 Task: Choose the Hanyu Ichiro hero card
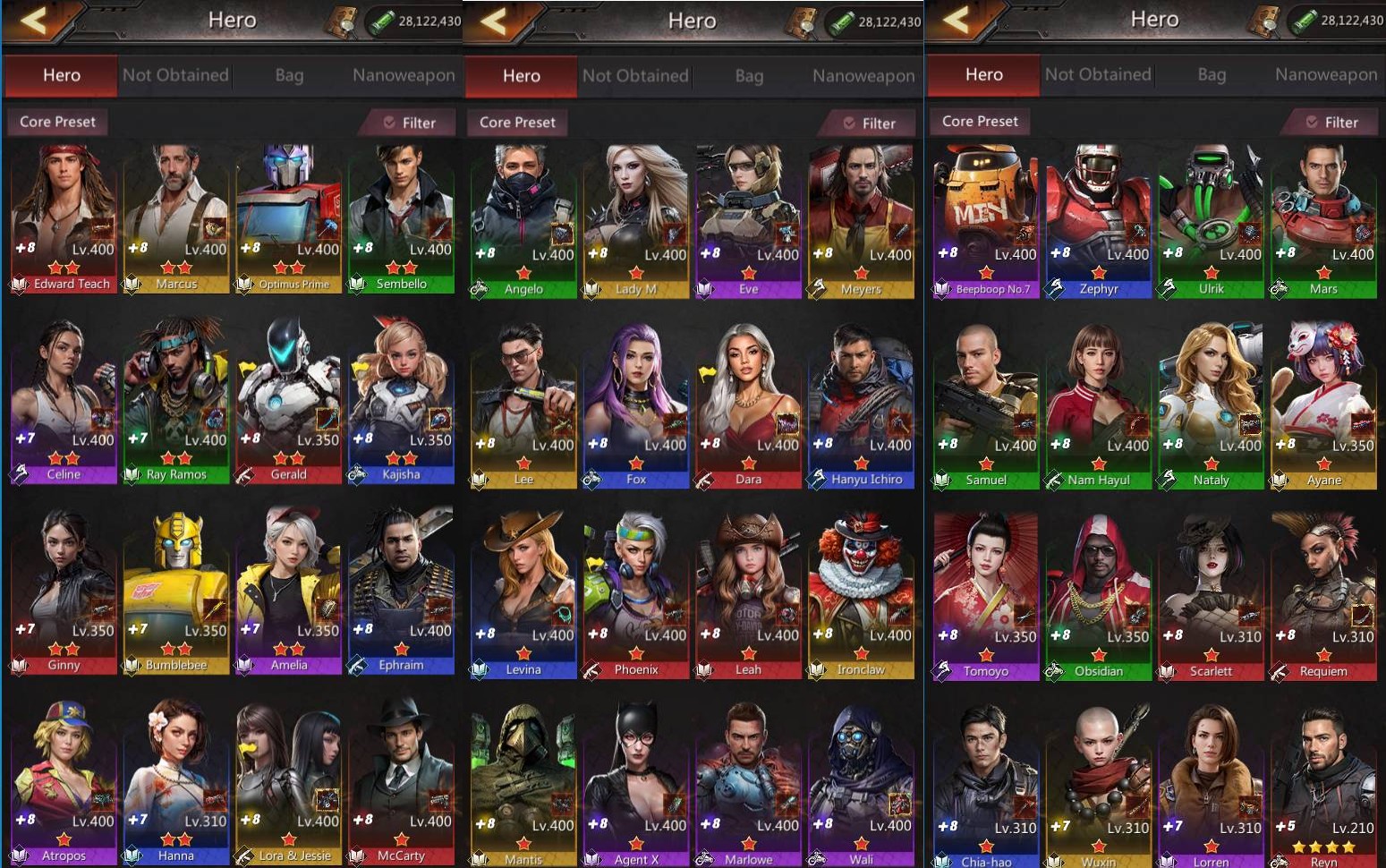pos(861,407)
